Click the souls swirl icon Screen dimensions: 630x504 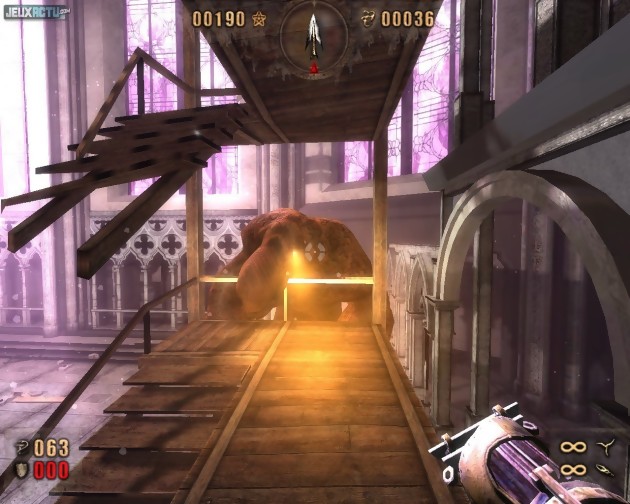[x=367, y=19]
